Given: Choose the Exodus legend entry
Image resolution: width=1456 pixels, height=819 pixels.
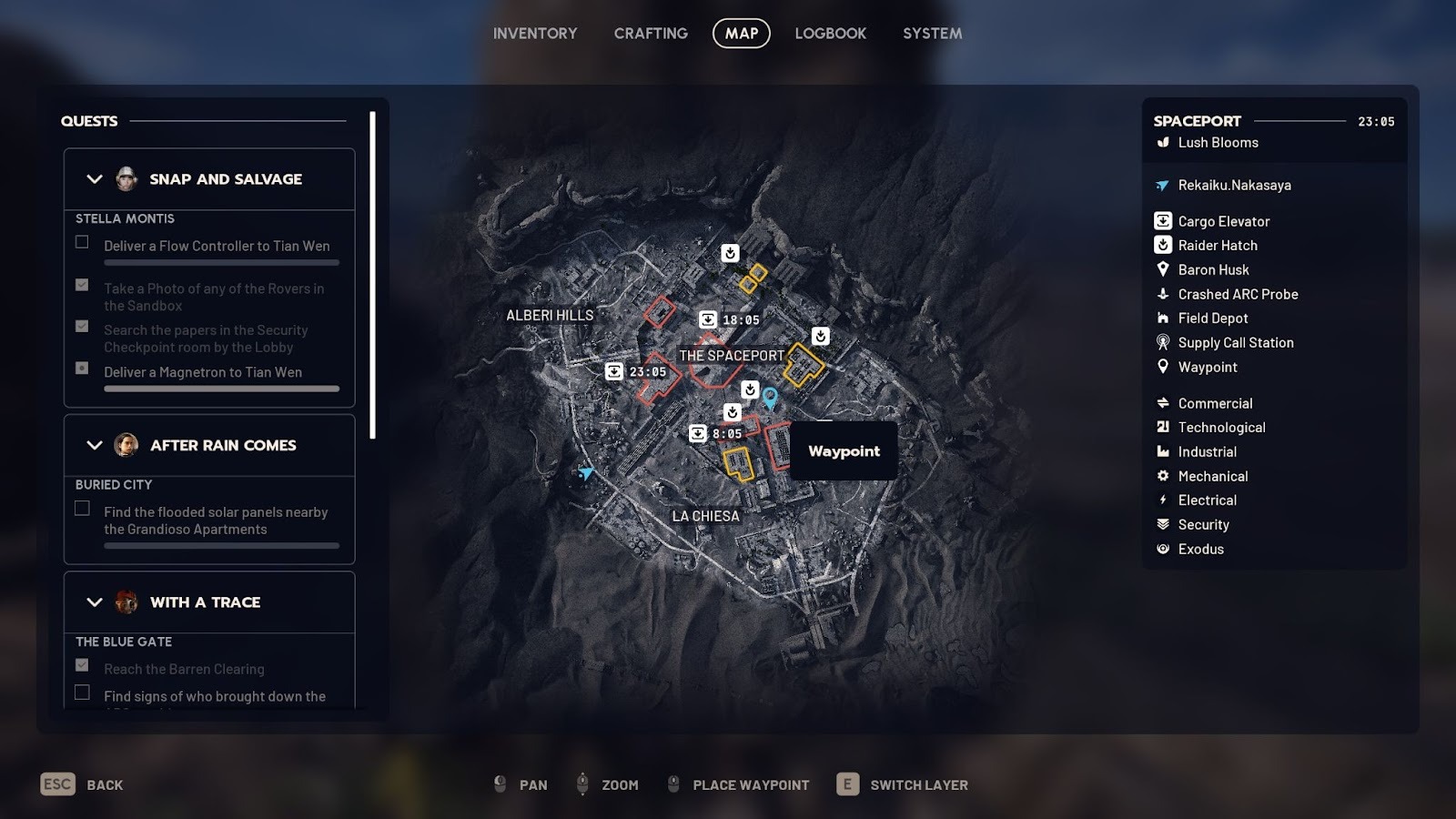Looking at the screenshot, I should [x=1200, y=550].
